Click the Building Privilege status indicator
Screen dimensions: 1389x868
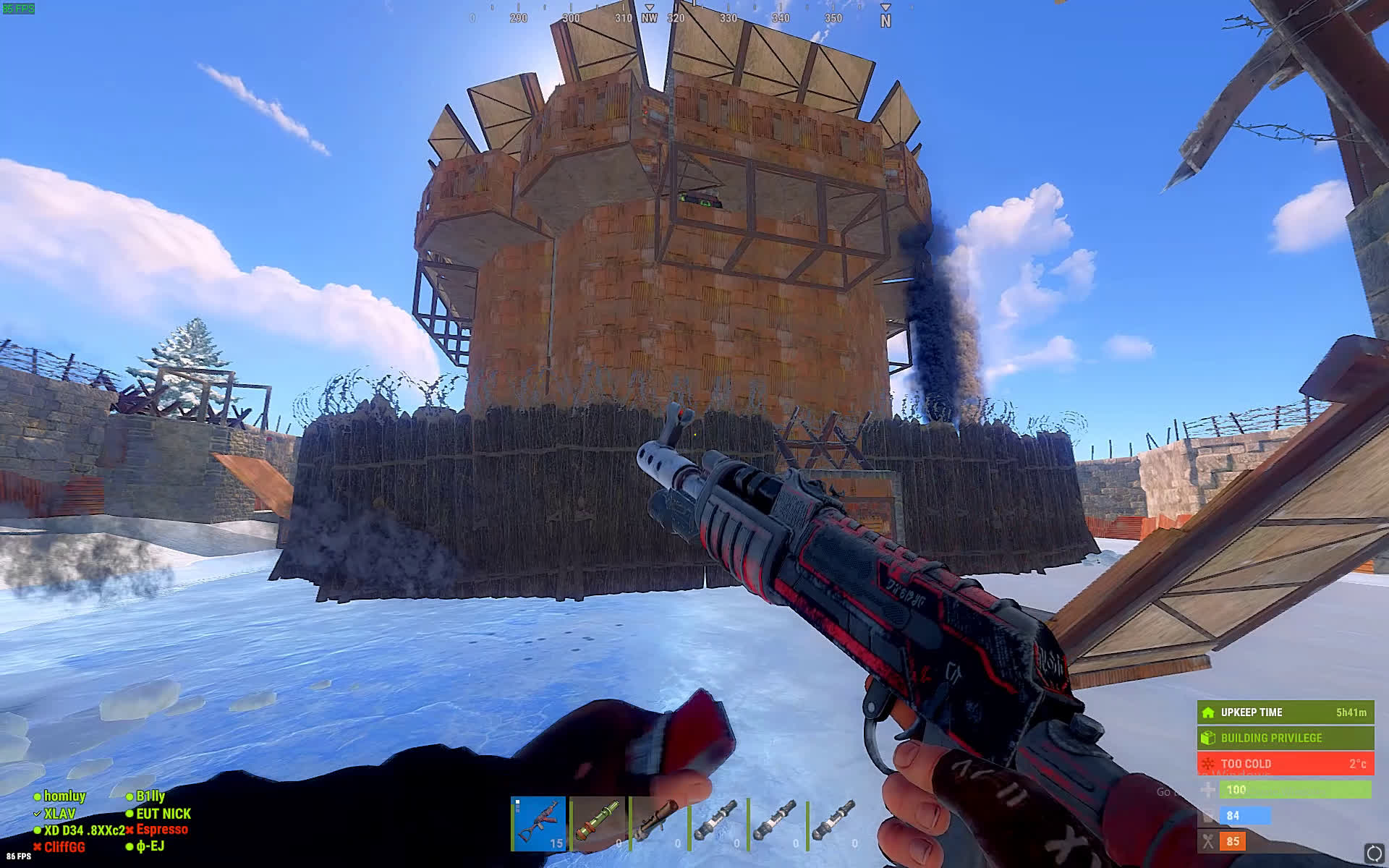click(x=1285, y=738)
